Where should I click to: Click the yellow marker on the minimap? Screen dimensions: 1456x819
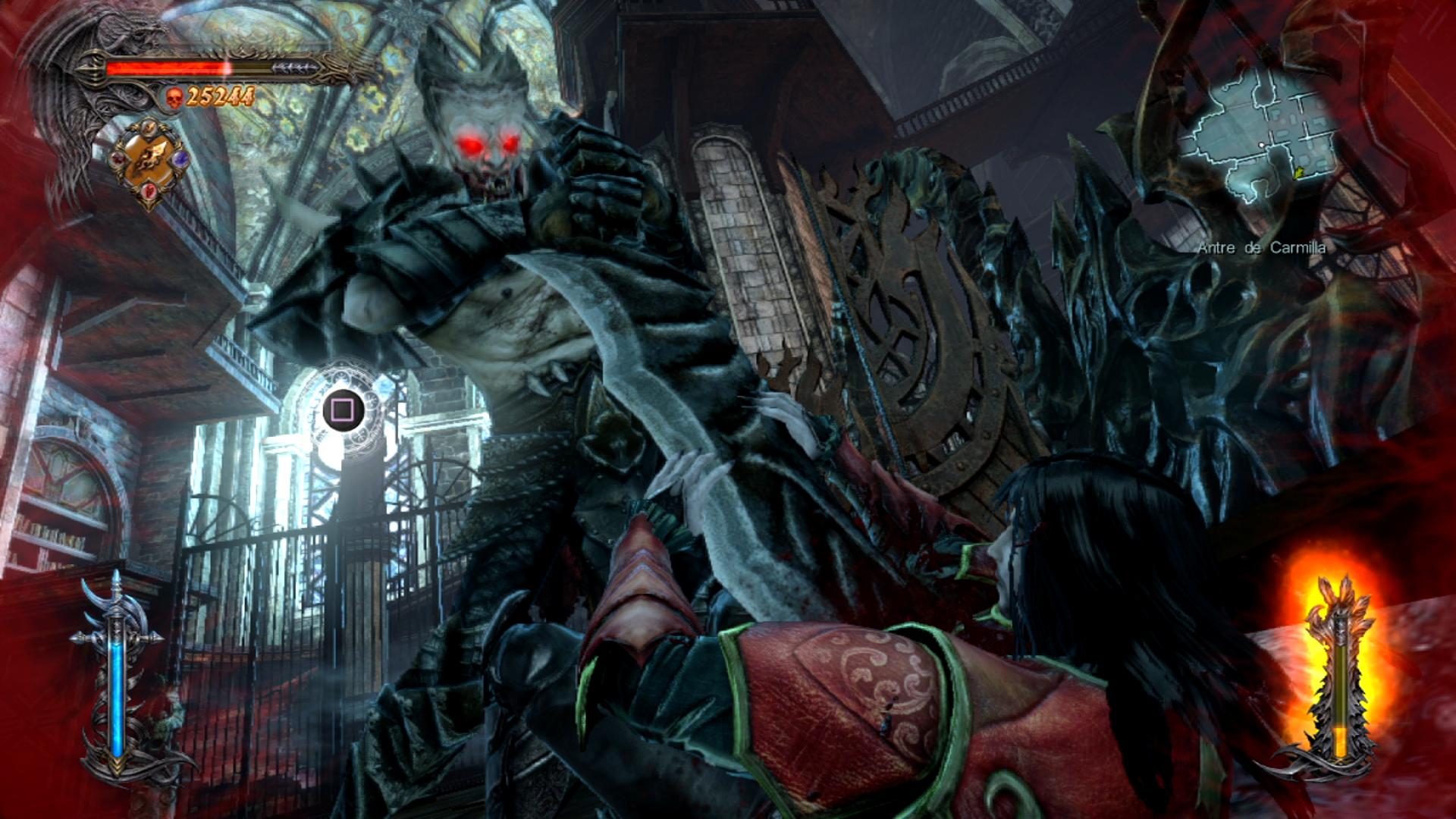[x=1299, y=174]
